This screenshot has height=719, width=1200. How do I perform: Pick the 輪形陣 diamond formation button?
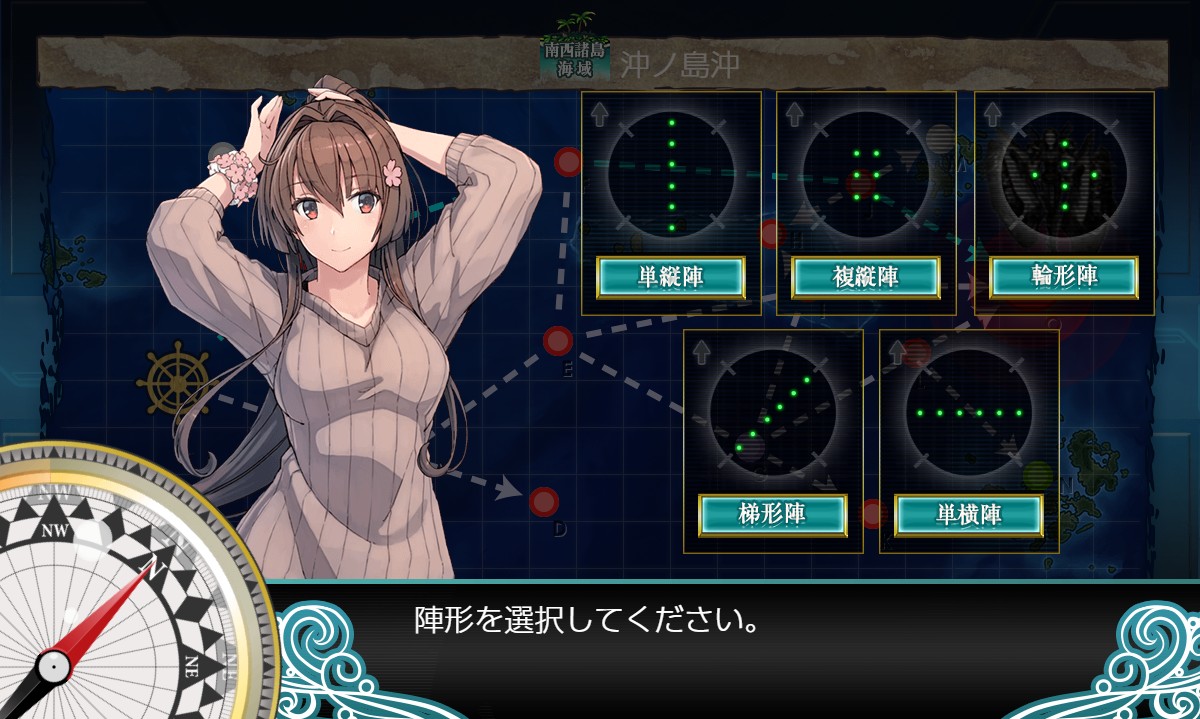(x=1064, y=277)
